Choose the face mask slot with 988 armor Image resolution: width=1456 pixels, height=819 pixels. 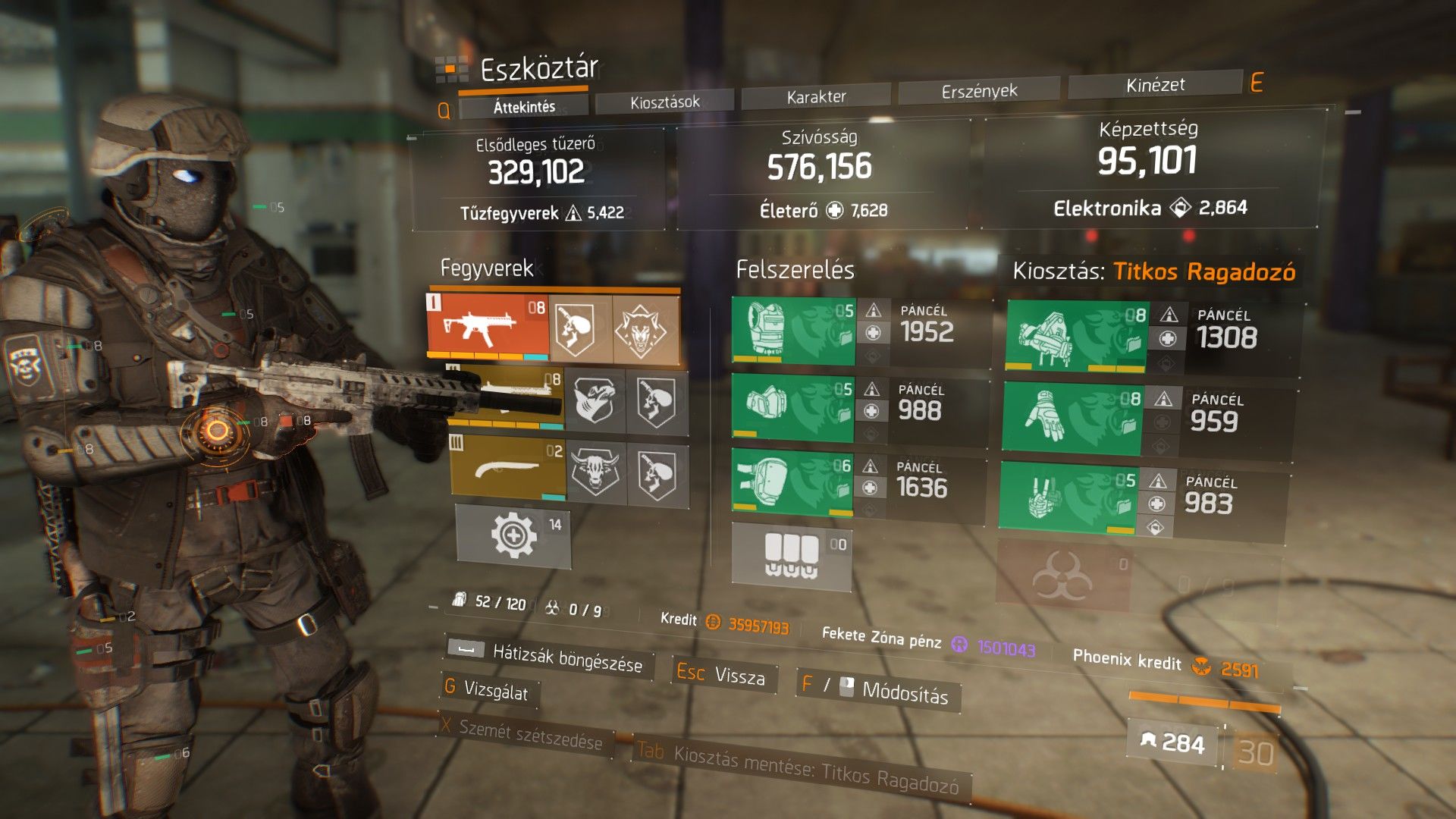(x=792, y=407)
